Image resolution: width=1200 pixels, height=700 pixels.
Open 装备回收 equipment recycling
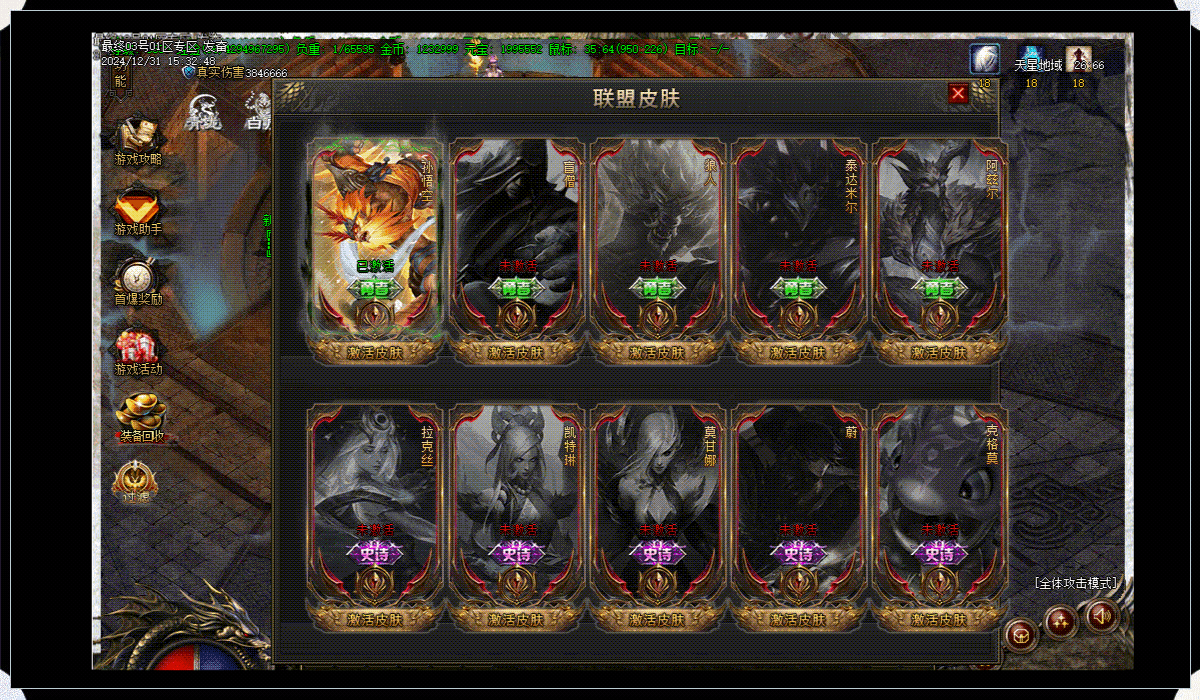tap(139, 418)
